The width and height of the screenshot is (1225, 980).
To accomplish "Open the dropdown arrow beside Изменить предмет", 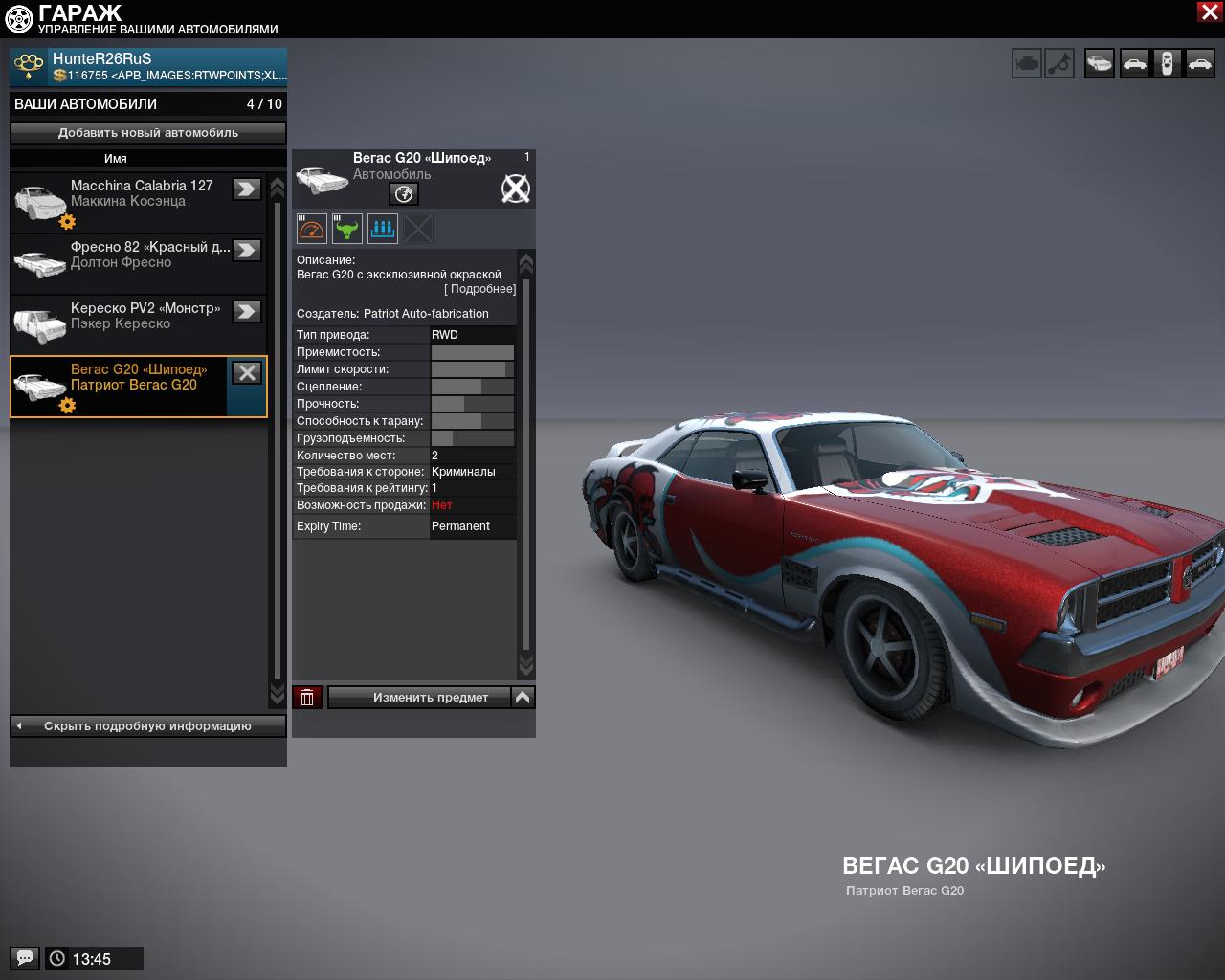I will (523, 698).
